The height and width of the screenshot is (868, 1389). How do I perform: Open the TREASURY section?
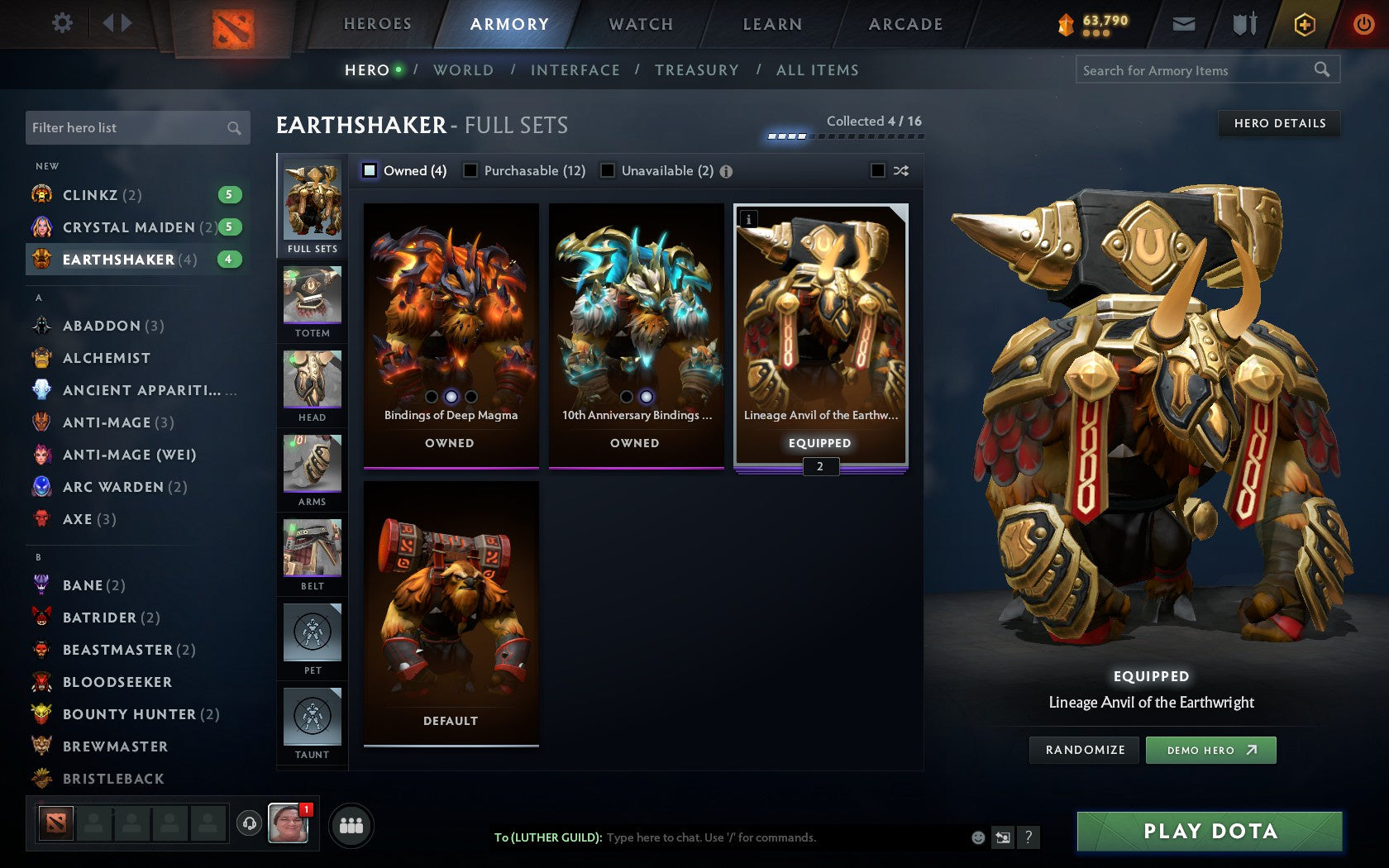[x=697, y=70]
